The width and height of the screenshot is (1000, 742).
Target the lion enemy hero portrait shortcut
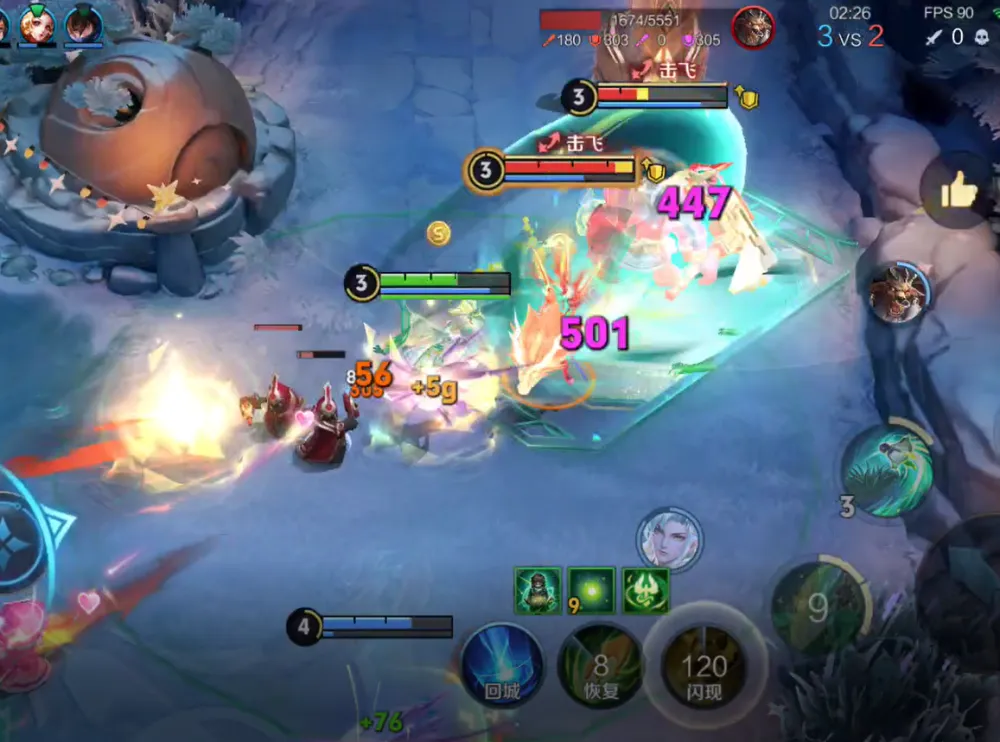896,294
